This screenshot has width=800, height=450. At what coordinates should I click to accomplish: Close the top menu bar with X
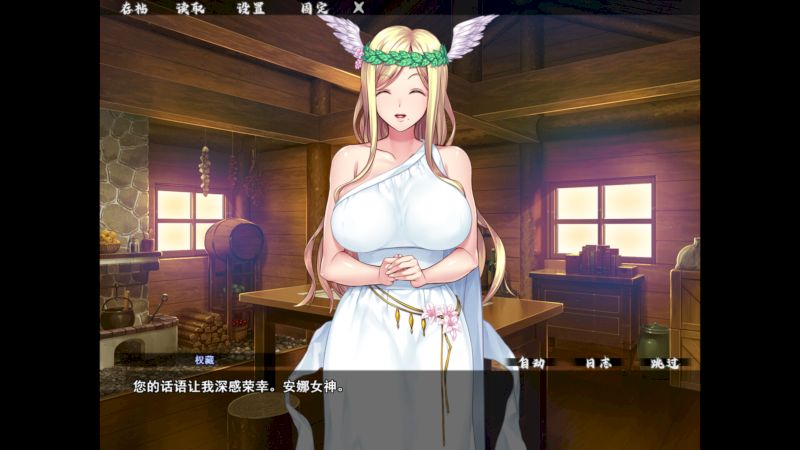[359, 8]
